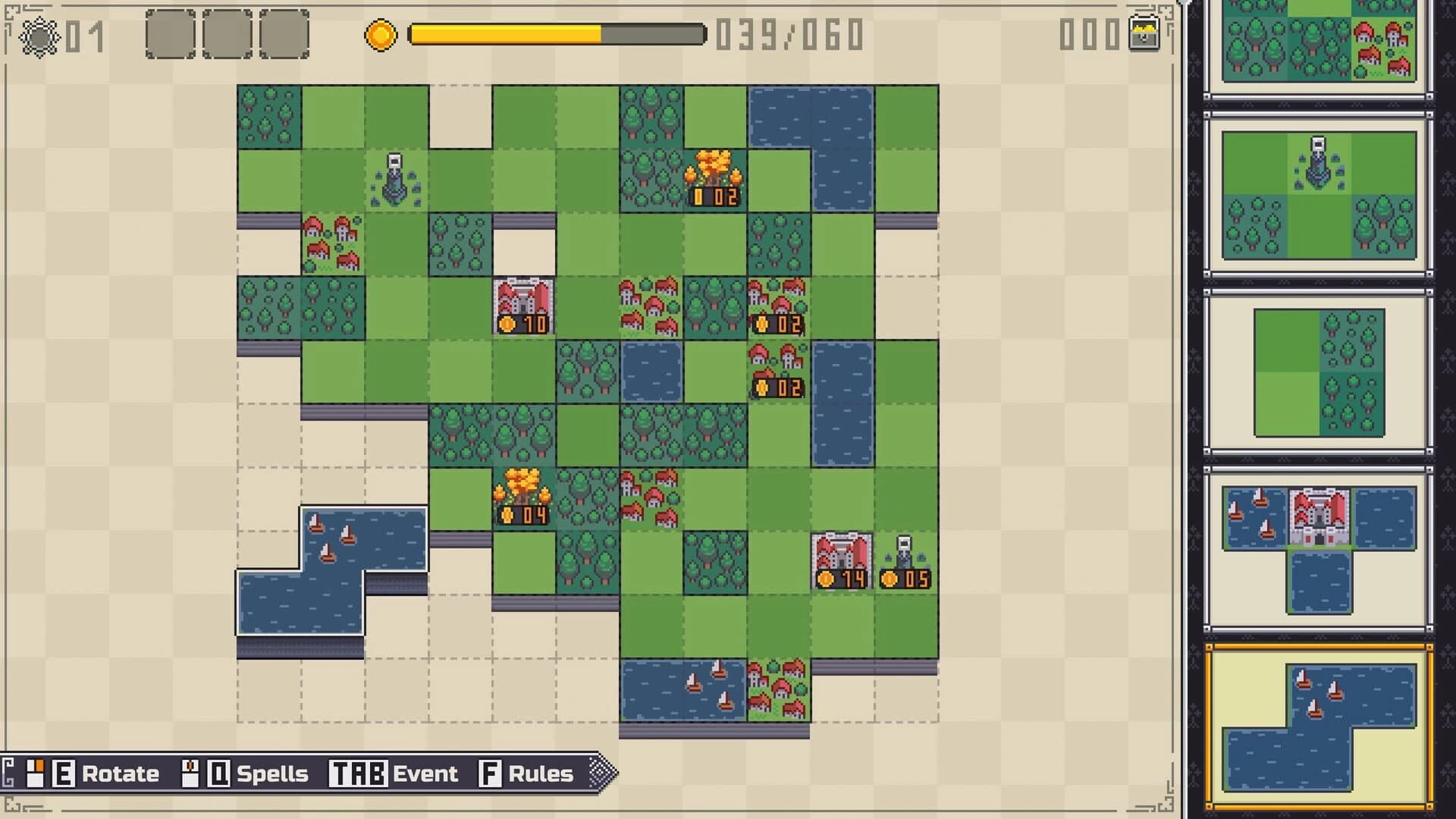Click the "E" Rotate key icon
The height and width of the screenshot is (819, 1456).
click(x=64, y=774)
